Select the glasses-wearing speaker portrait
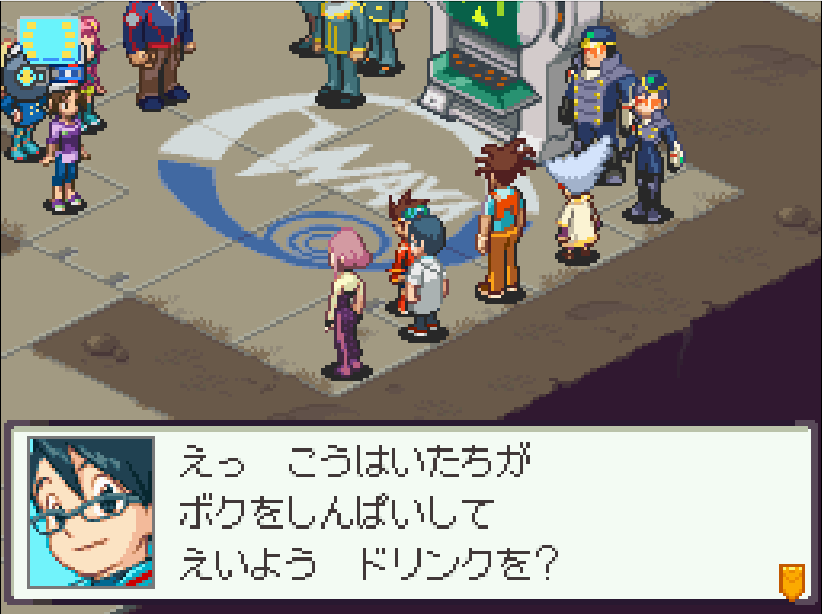 click(91, 512)
